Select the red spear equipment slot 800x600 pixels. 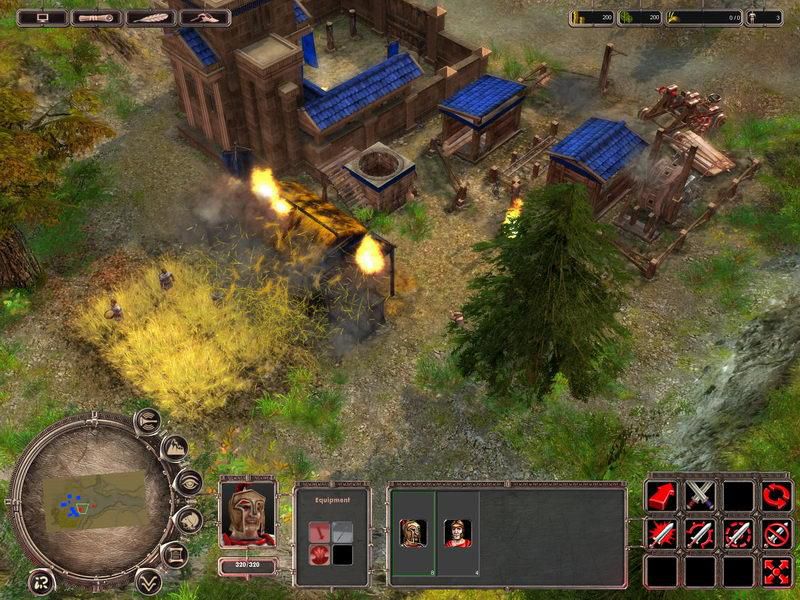coord(318,531)
